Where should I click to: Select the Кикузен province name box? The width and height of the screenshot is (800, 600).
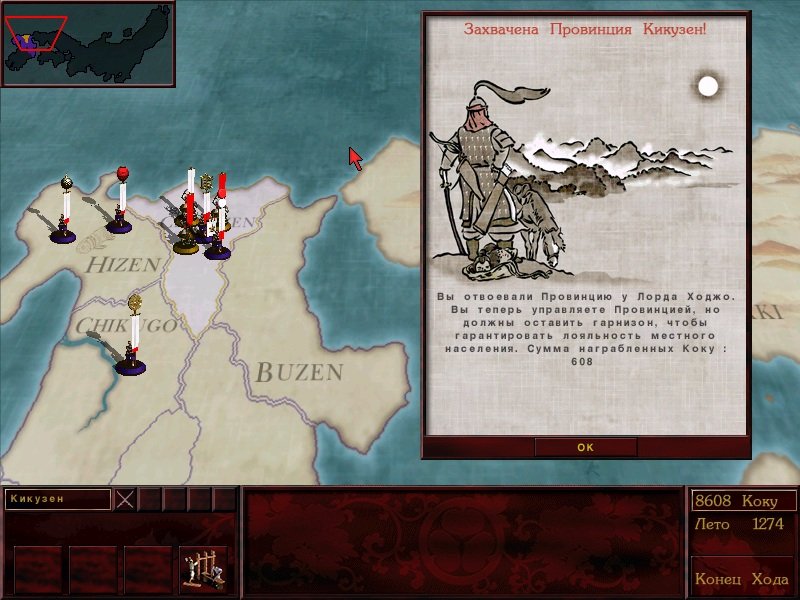(x=57, y=498)
